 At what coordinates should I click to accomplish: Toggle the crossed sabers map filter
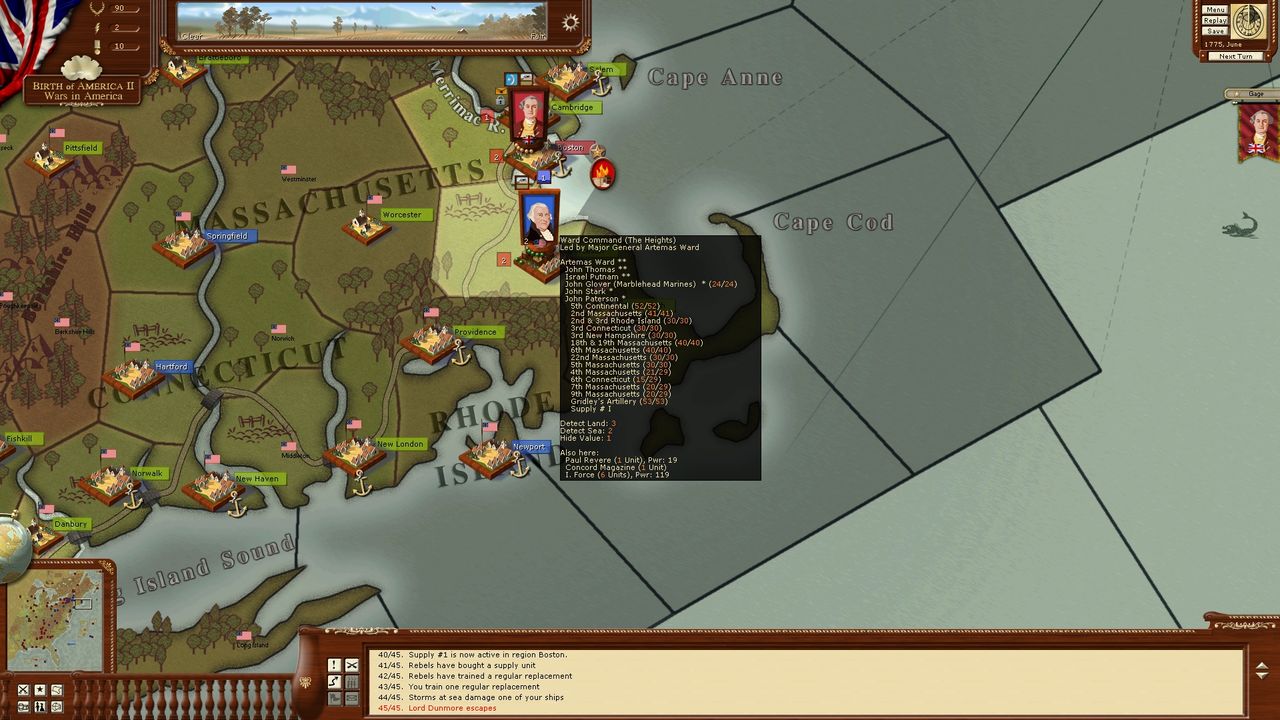23,690
